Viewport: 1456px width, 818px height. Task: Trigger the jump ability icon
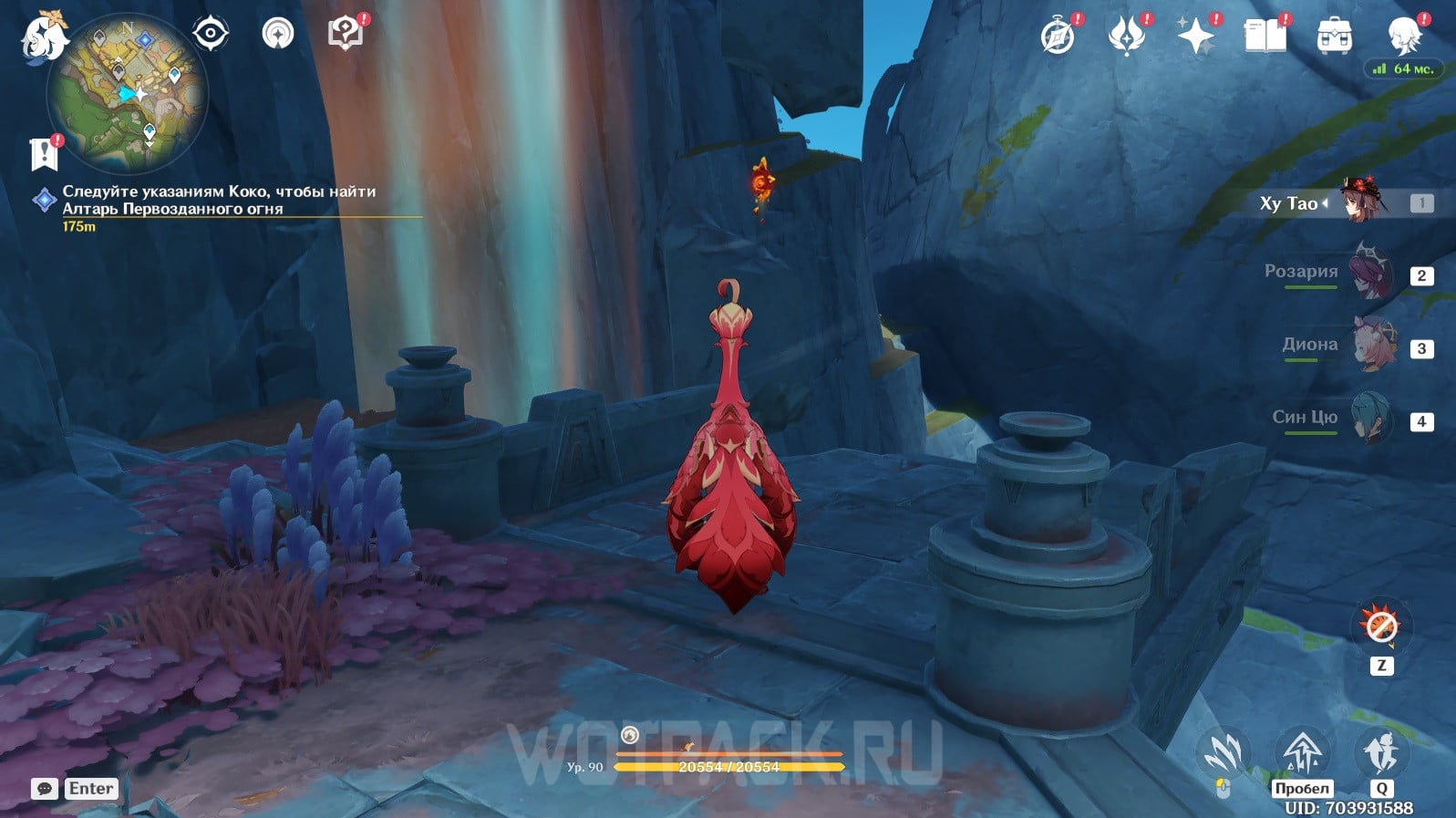1302,754
